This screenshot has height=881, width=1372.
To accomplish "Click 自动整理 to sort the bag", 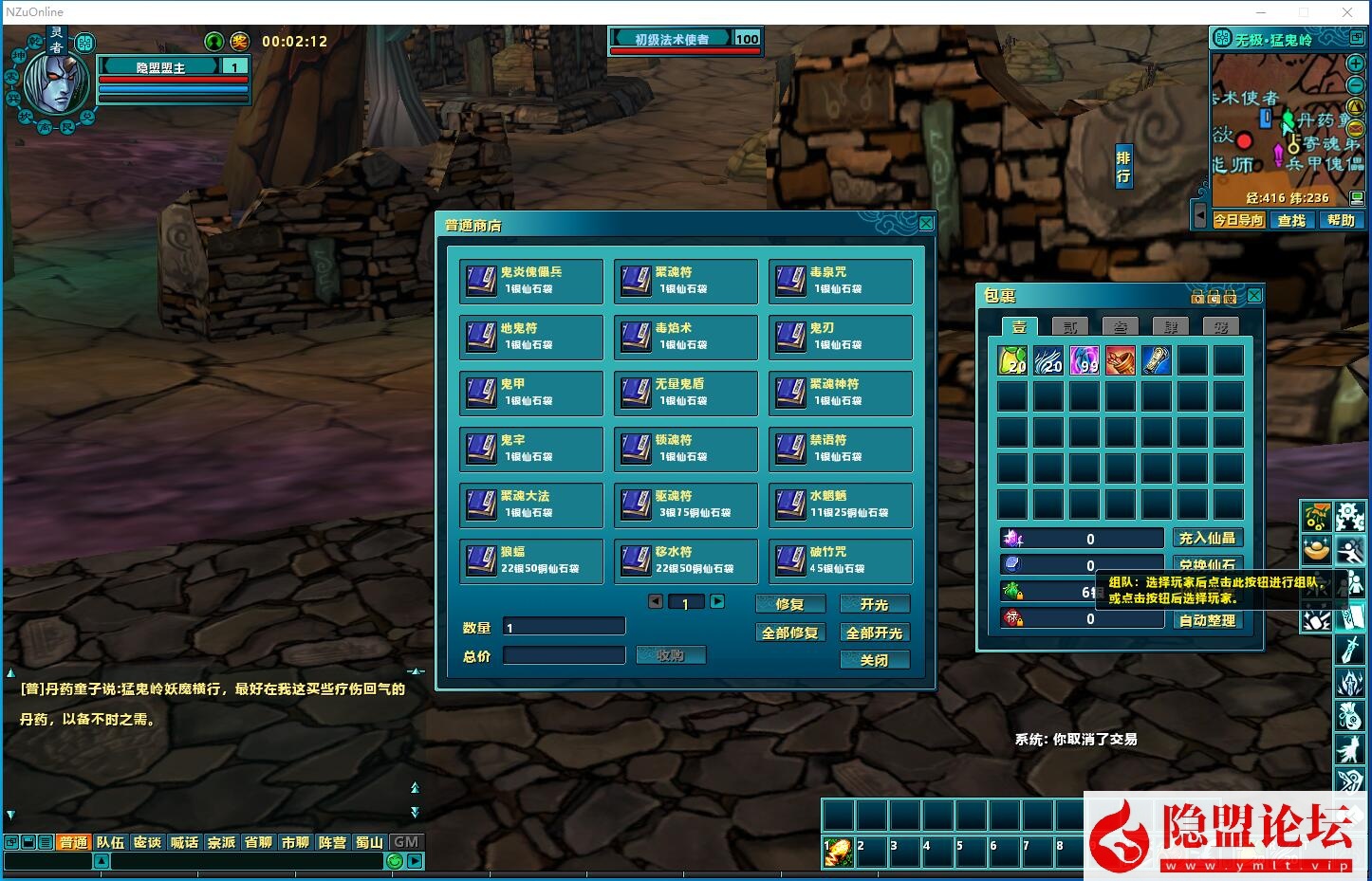I will [1207, 620].
